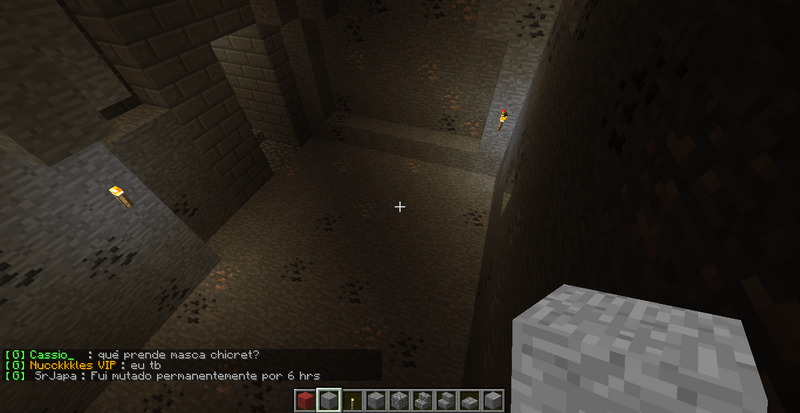
Task: Select the red wool block slot
Action: pos(305,401)
